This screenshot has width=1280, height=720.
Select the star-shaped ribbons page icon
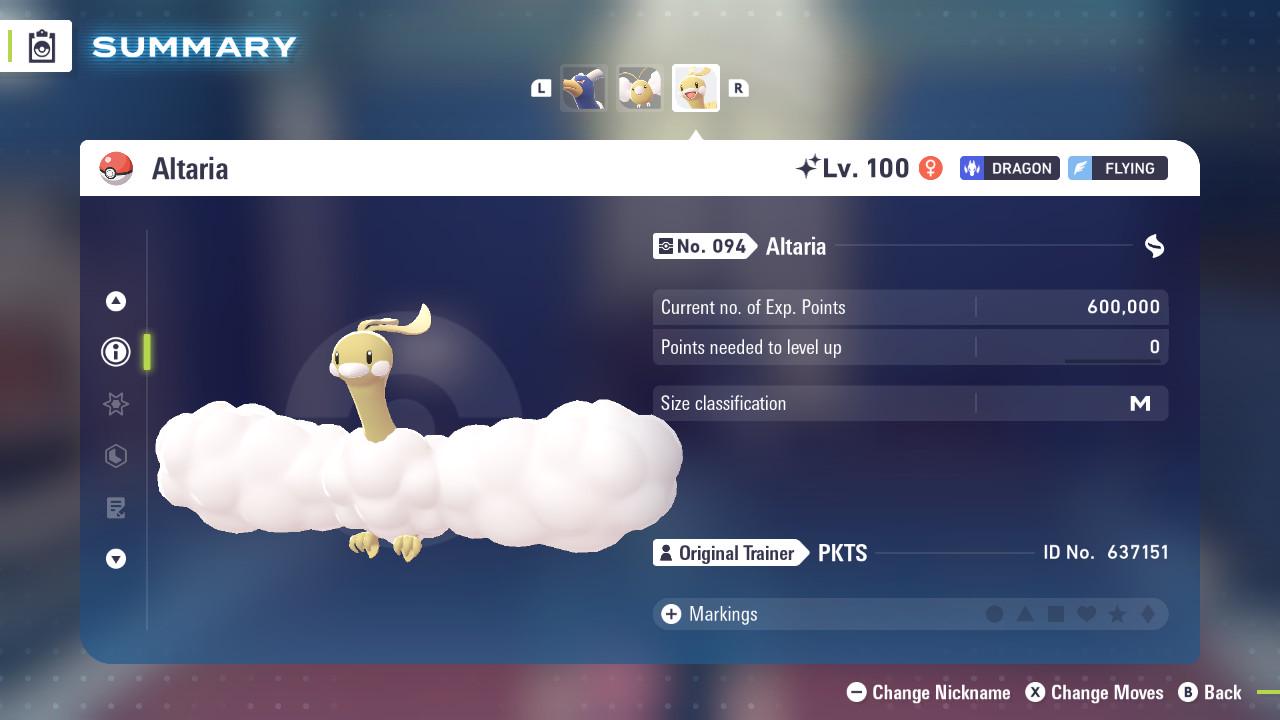coord(116,404)
